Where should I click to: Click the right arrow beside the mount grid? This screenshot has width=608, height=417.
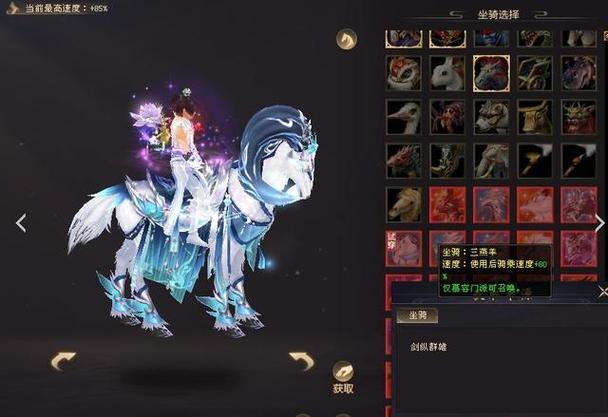[599, 222]
